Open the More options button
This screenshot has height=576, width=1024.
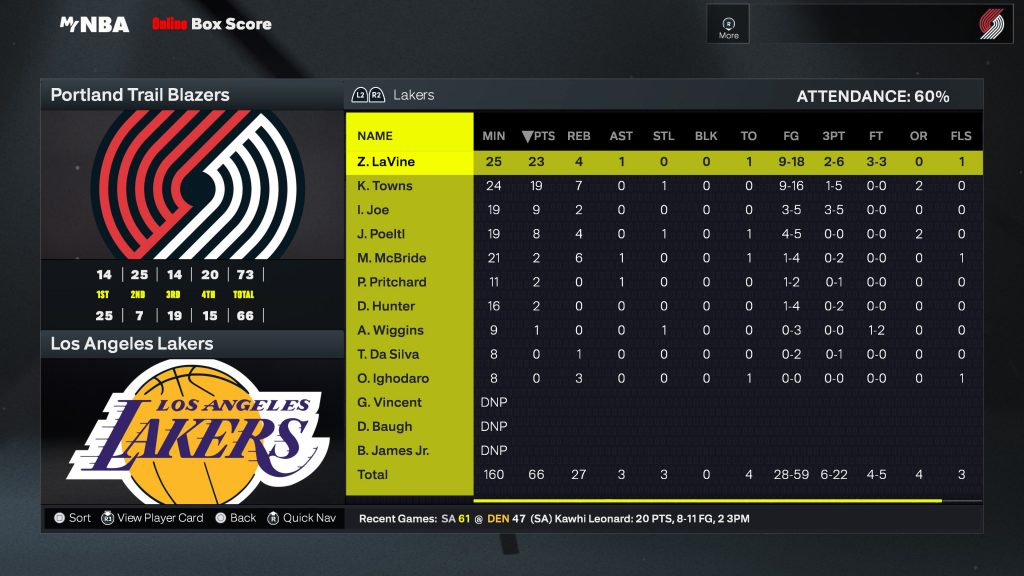tap(729, 26)
